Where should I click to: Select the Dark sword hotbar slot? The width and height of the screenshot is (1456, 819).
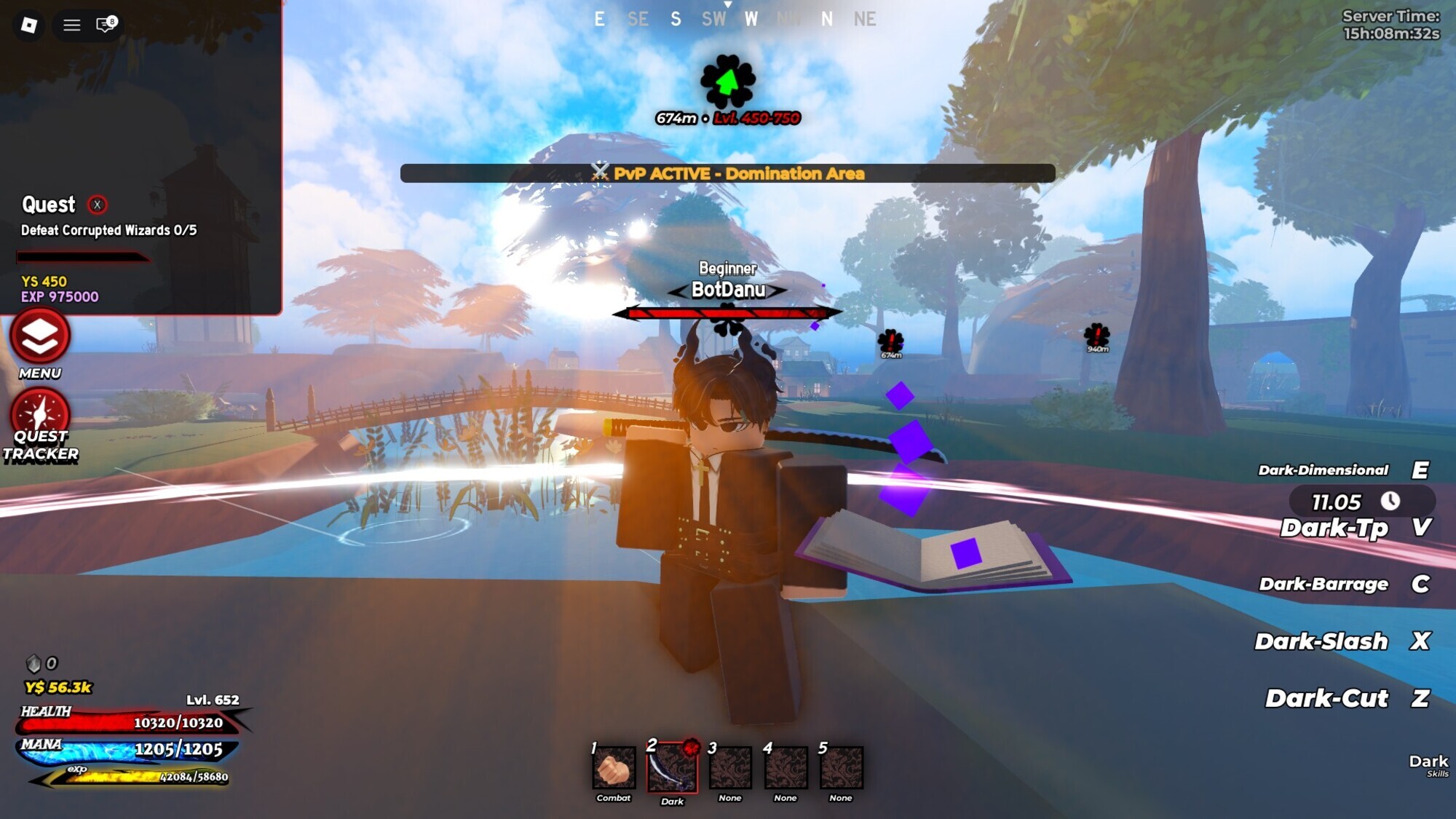point(672,768)
